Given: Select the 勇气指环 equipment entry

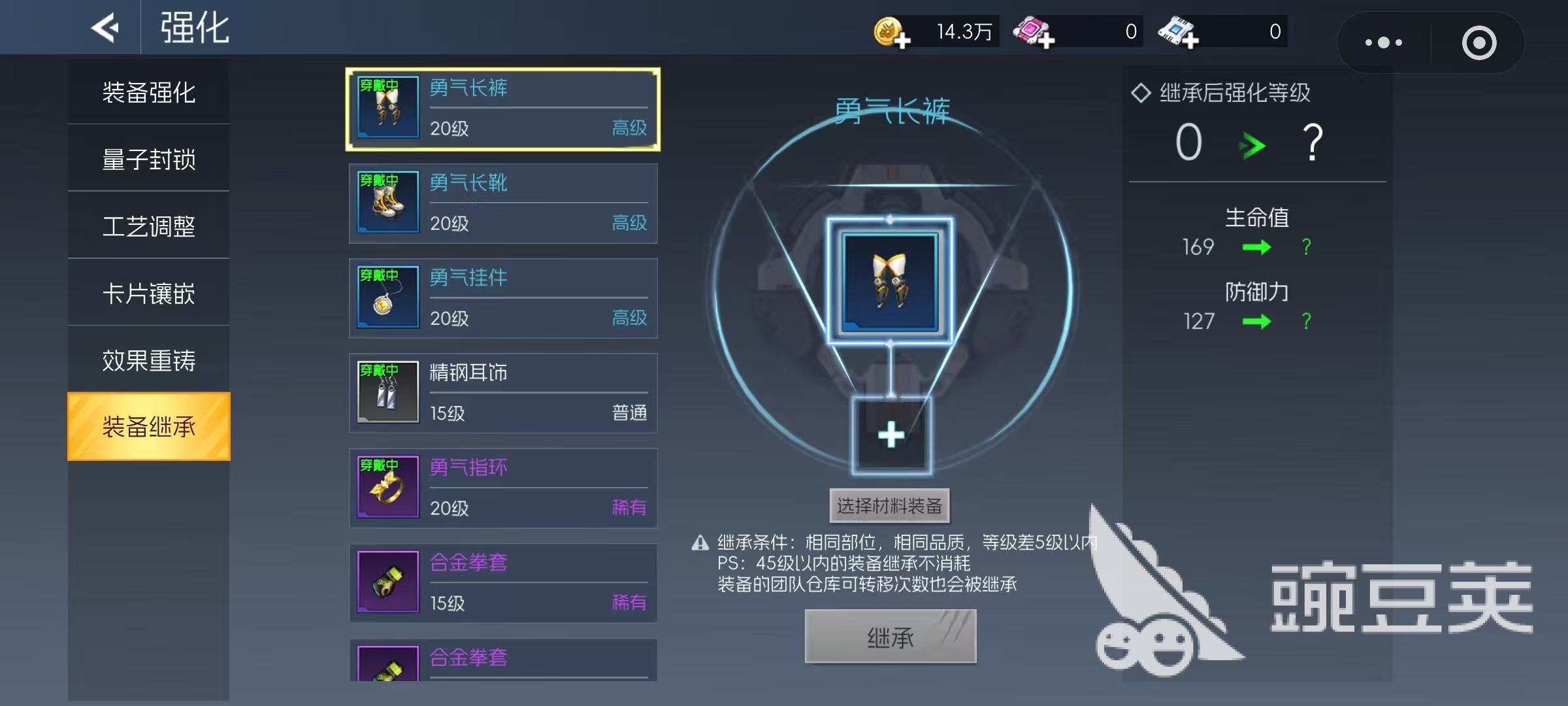Looking at the screenshot, I should click(x=503, y=488).
